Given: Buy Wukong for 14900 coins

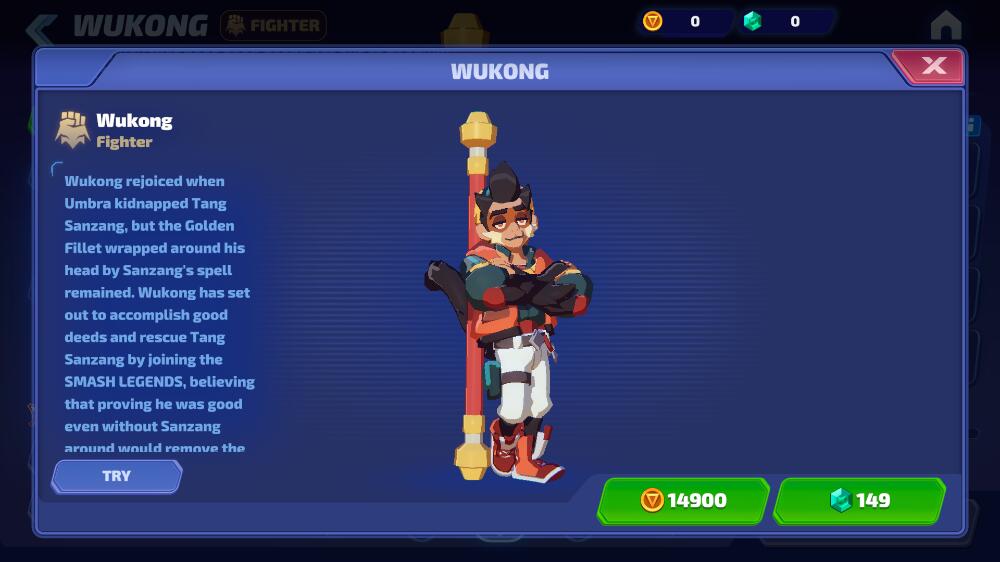Looking at the screenshot, I should [x=684, y=500].
